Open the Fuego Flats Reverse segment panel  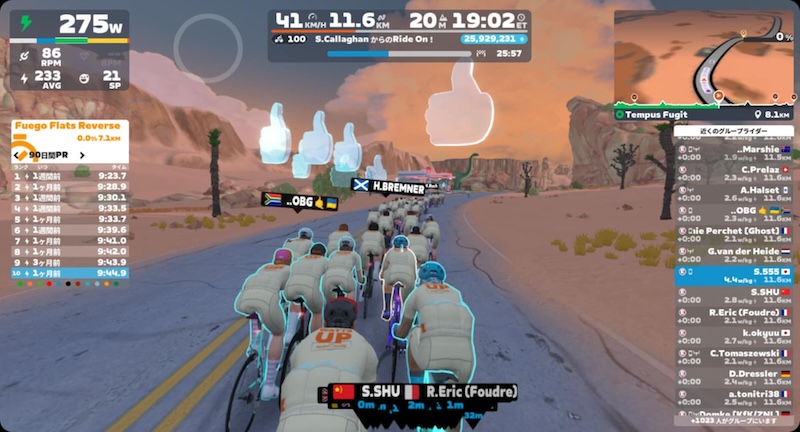click(70, 128)
